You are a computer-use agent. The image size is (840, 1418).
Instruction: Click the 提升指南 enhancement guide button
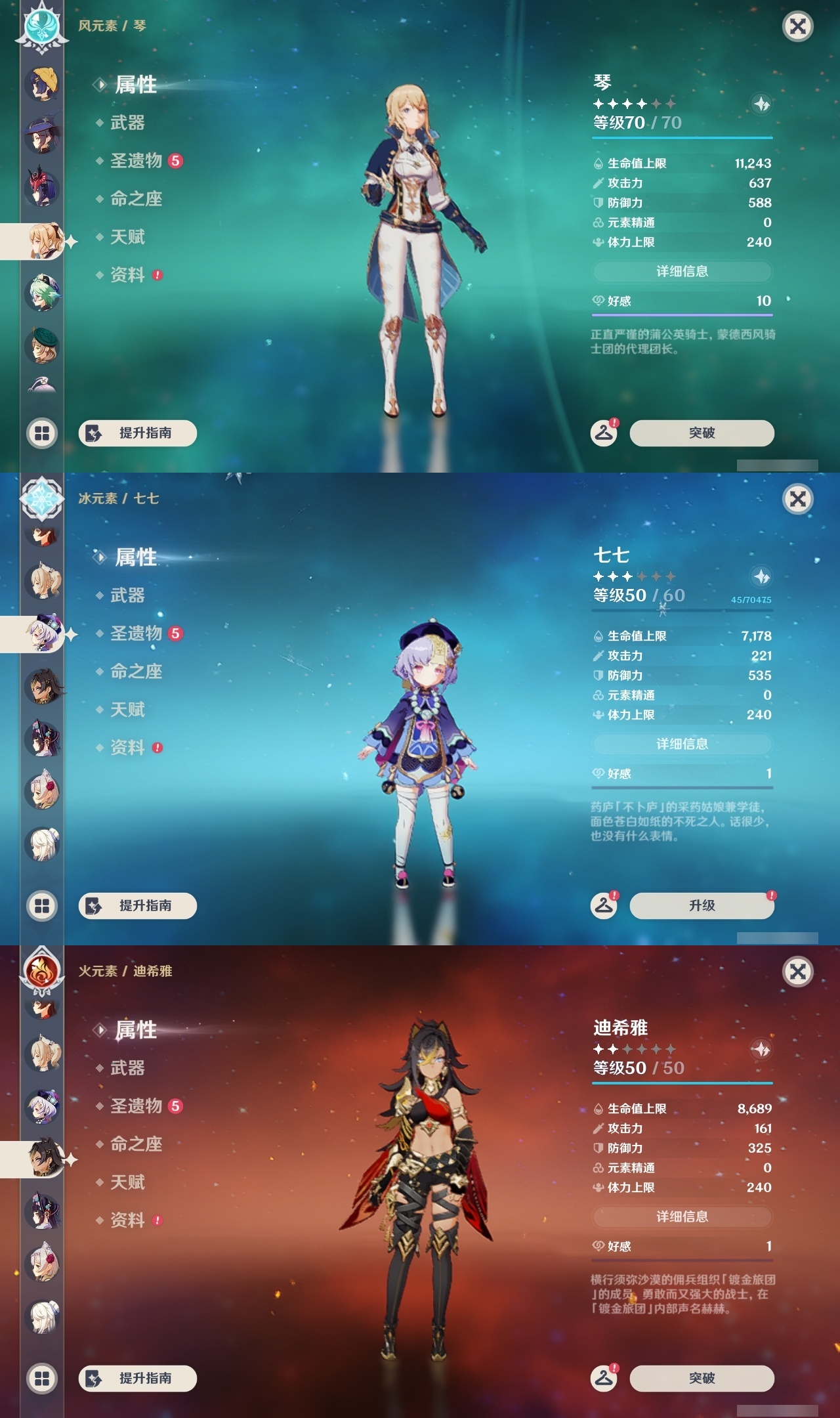(136, 433)
